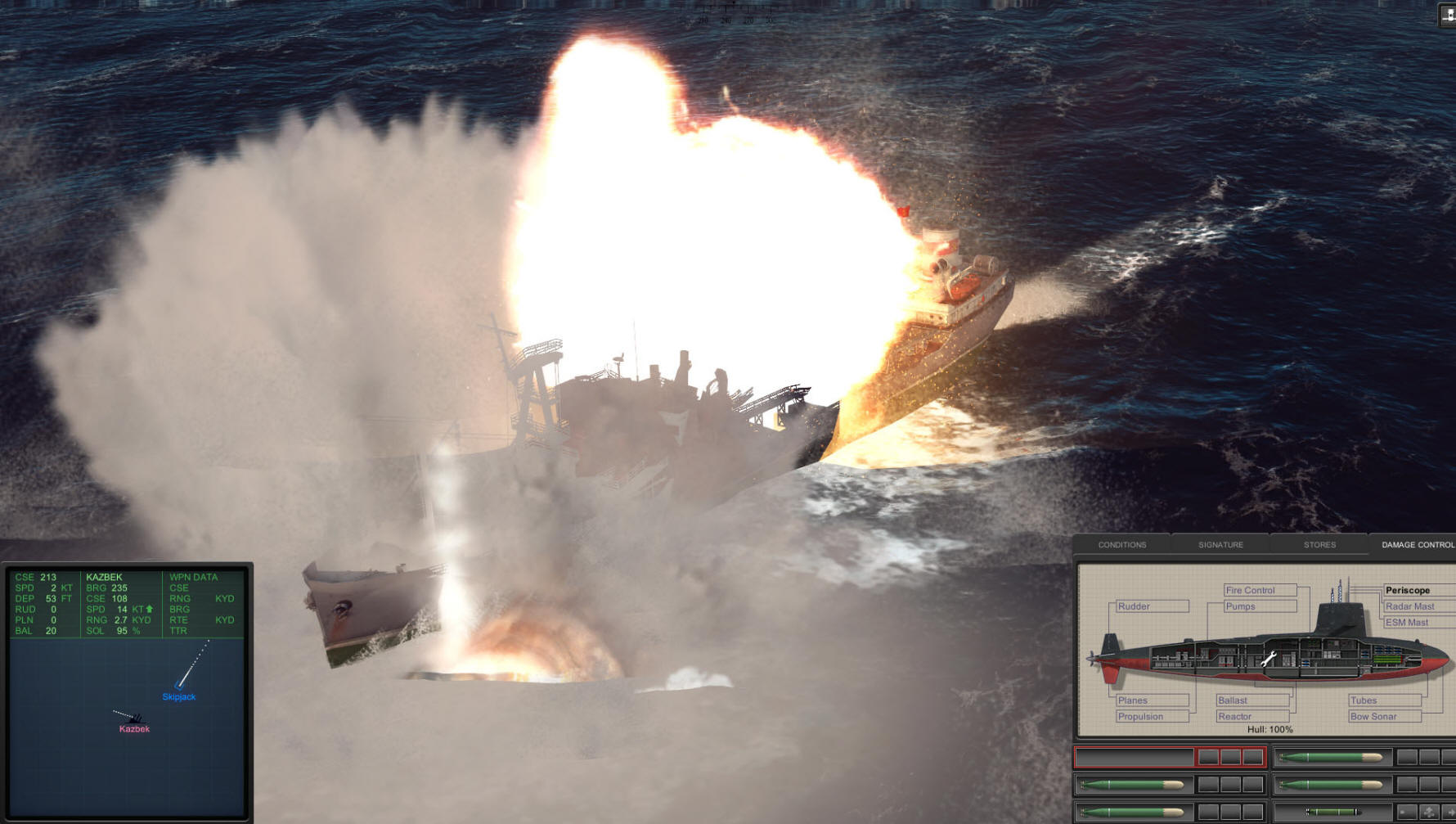Switch to the SIGNATURE tab

pos(1220,545)
